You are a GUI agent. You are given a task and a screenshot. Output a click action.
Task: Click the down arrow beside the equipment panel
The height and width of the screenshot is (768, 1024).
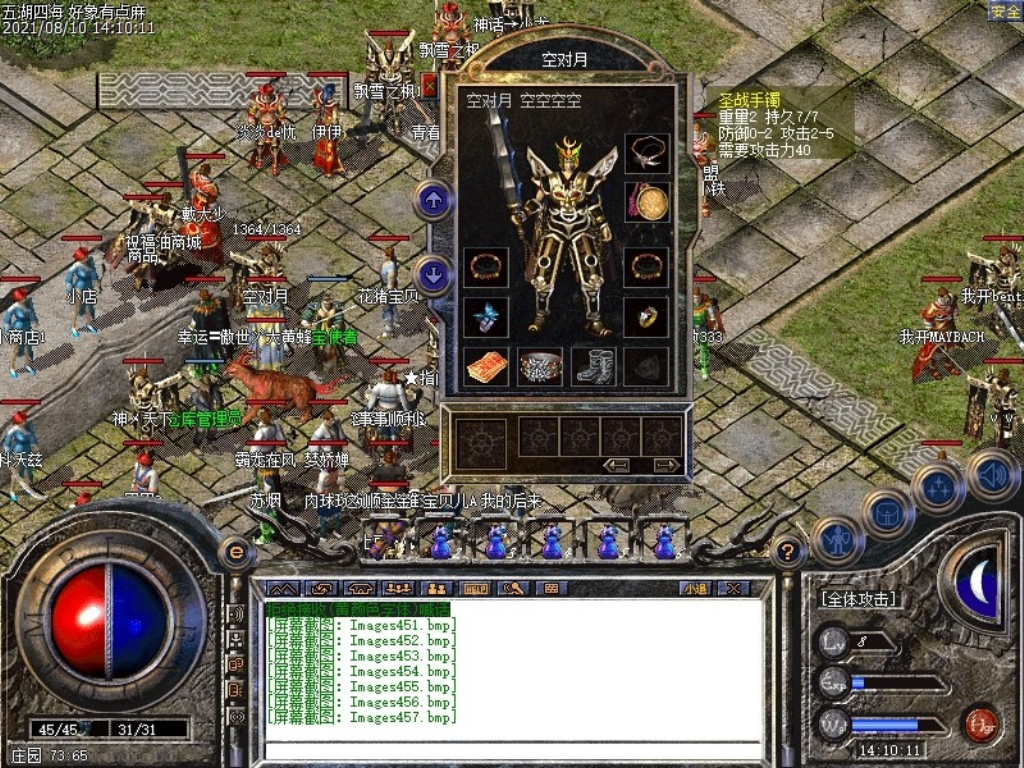433,273
